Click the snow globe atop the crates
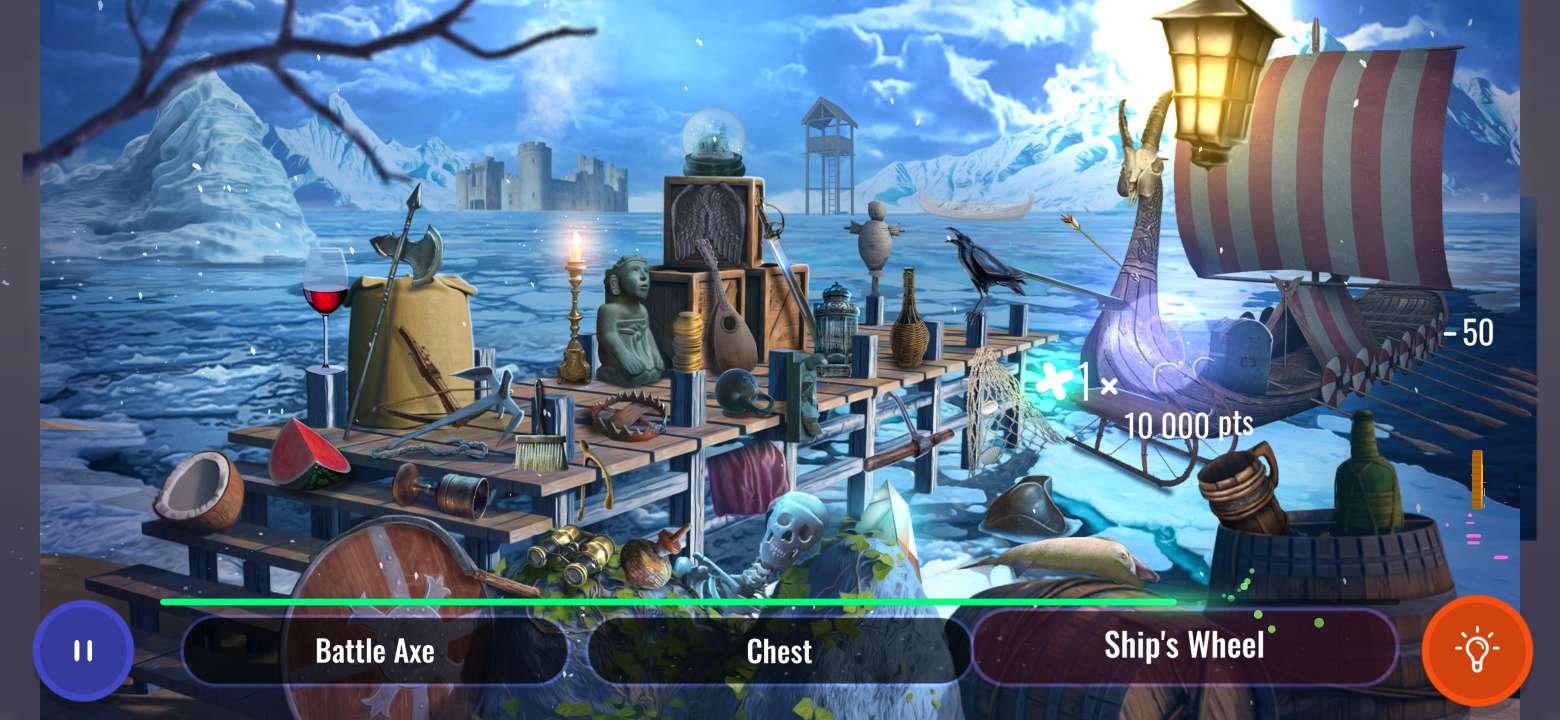The height and width of the screenshot is (720, 1560). click(713, 140)
